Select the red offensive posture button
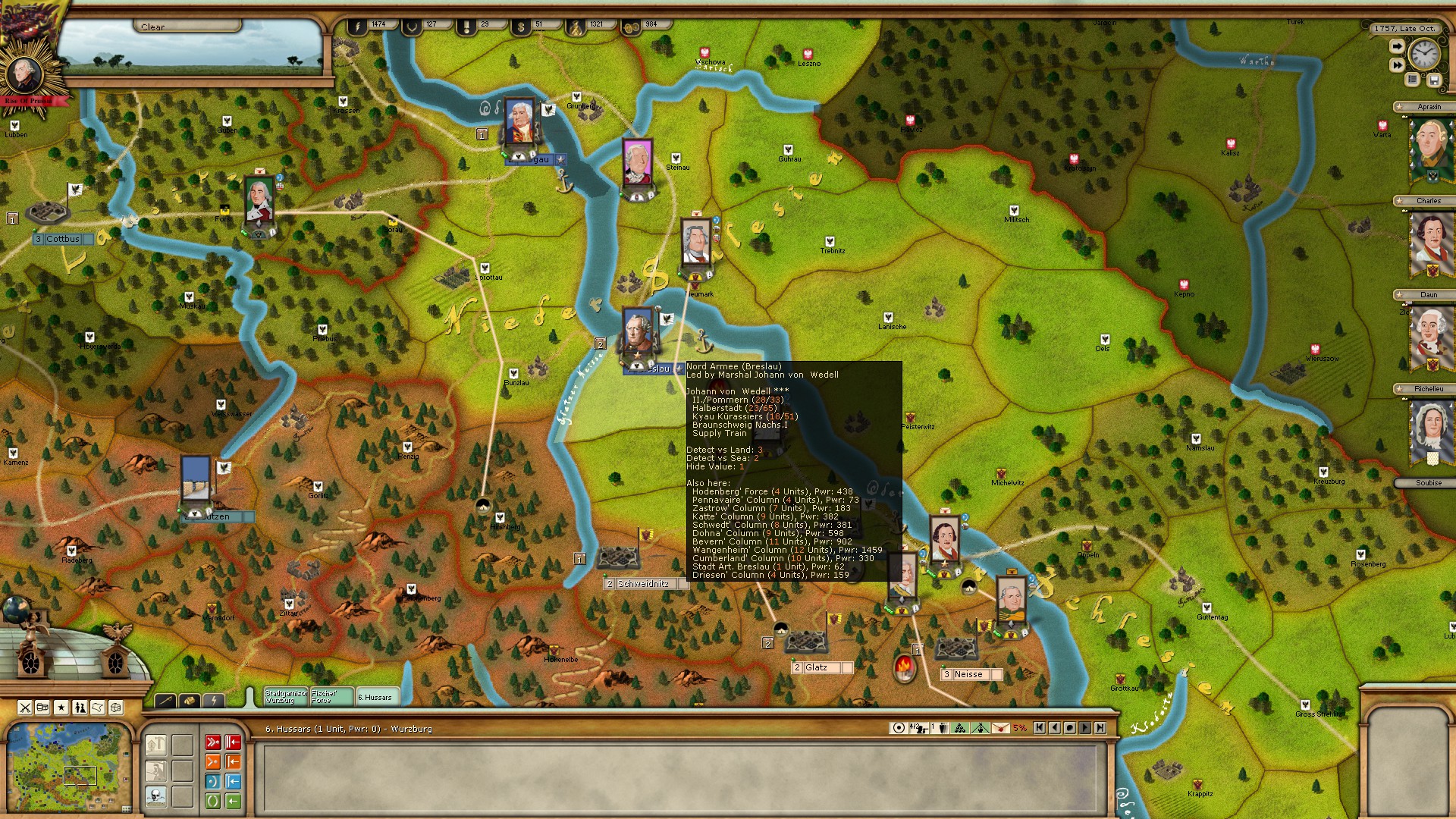1456x819 pixels. tap(213, 742)
